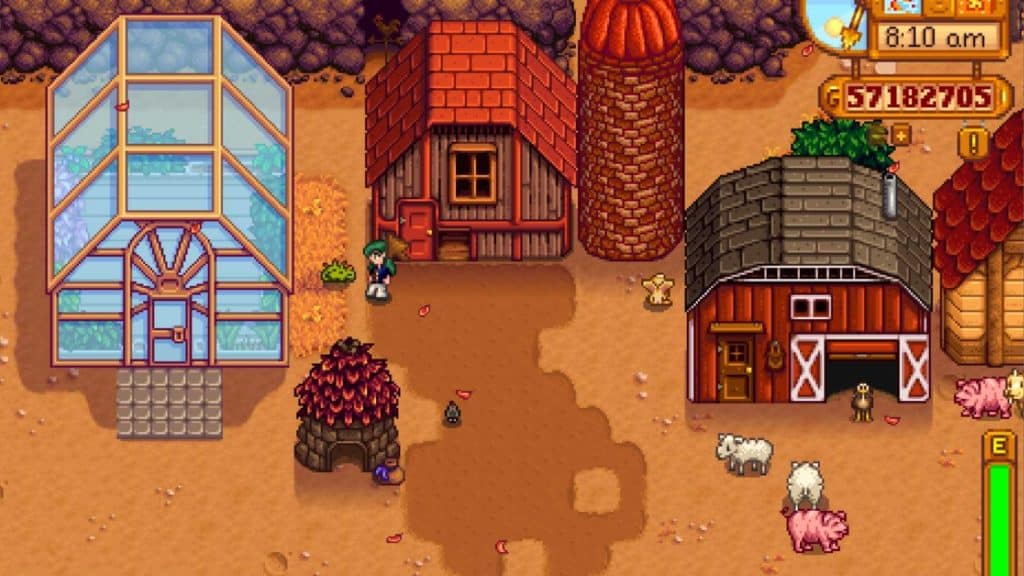Click the plus zoom-in button
Screen dimensions: 1024x576
click(x=900, y=133)
